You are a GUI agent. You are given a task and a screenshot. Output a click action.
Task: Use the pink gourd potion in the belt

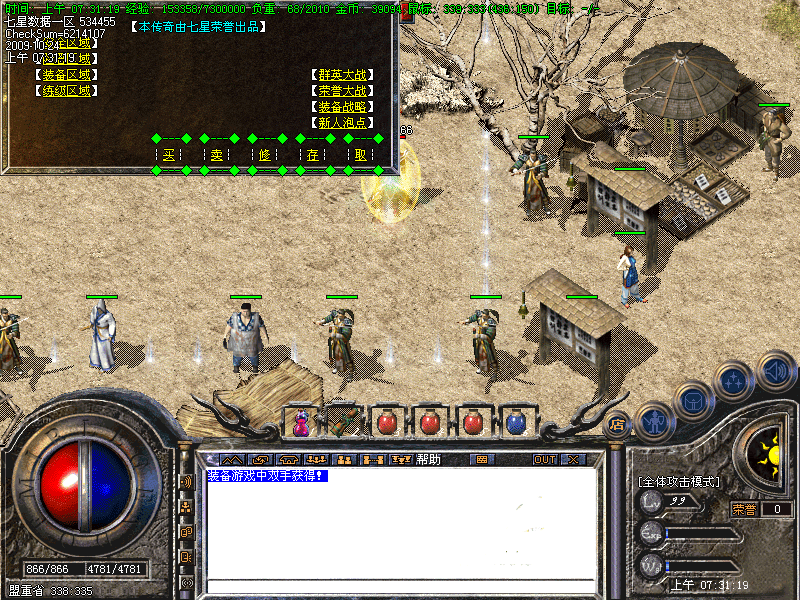[300, 422]
